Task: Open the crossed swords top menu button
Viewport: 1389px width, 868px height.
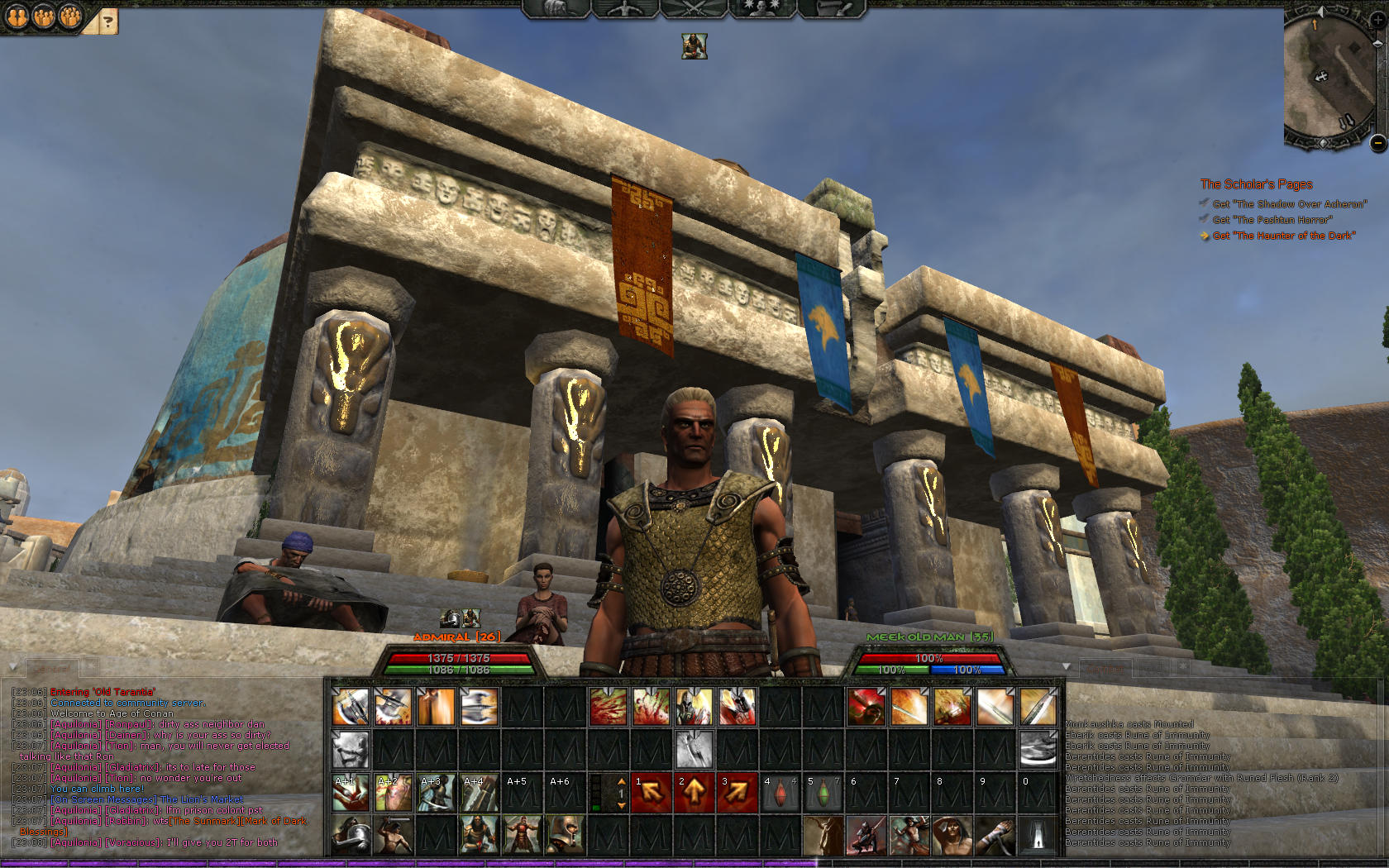Action: pyautogui.click(x=693, y=8)
